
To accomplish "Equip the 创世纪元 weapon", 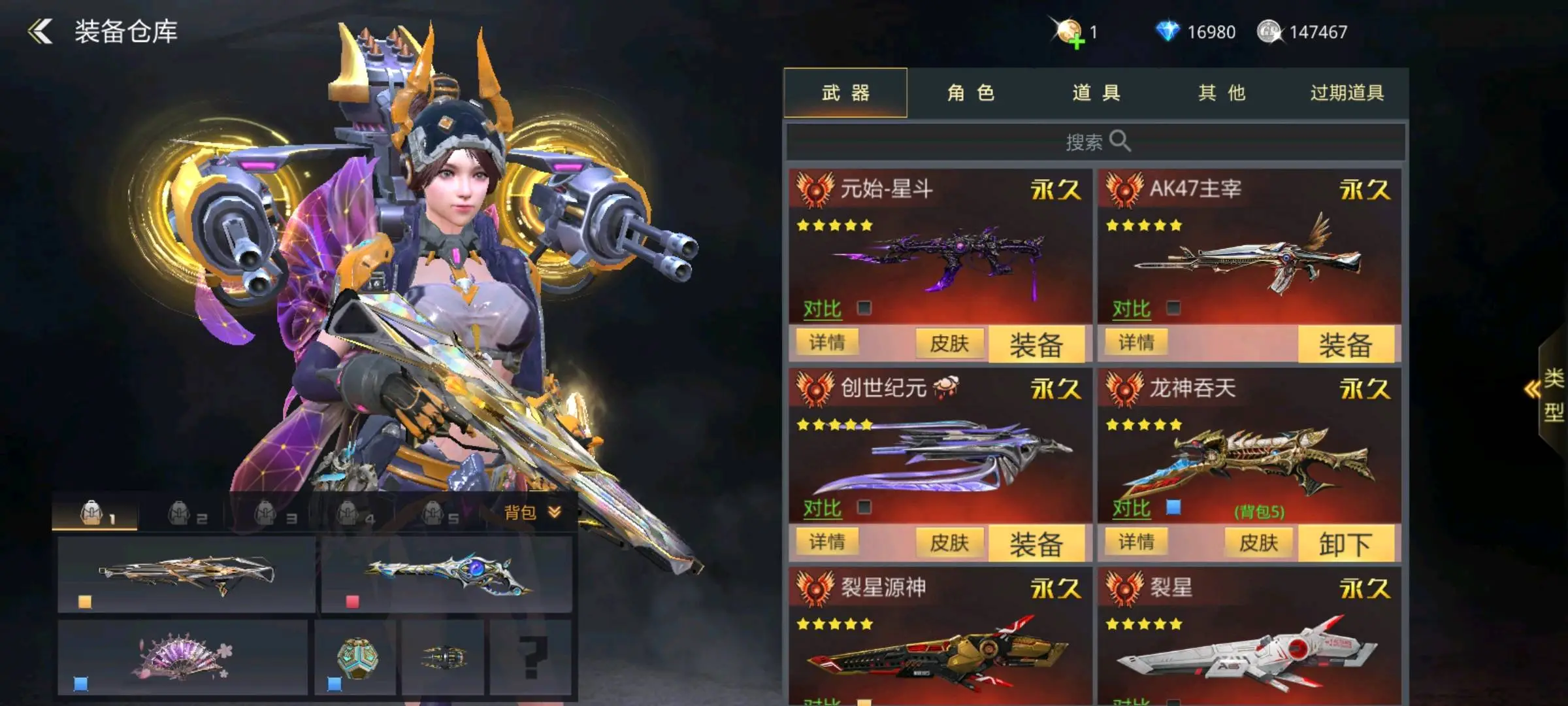I will tap(1036, 544).
